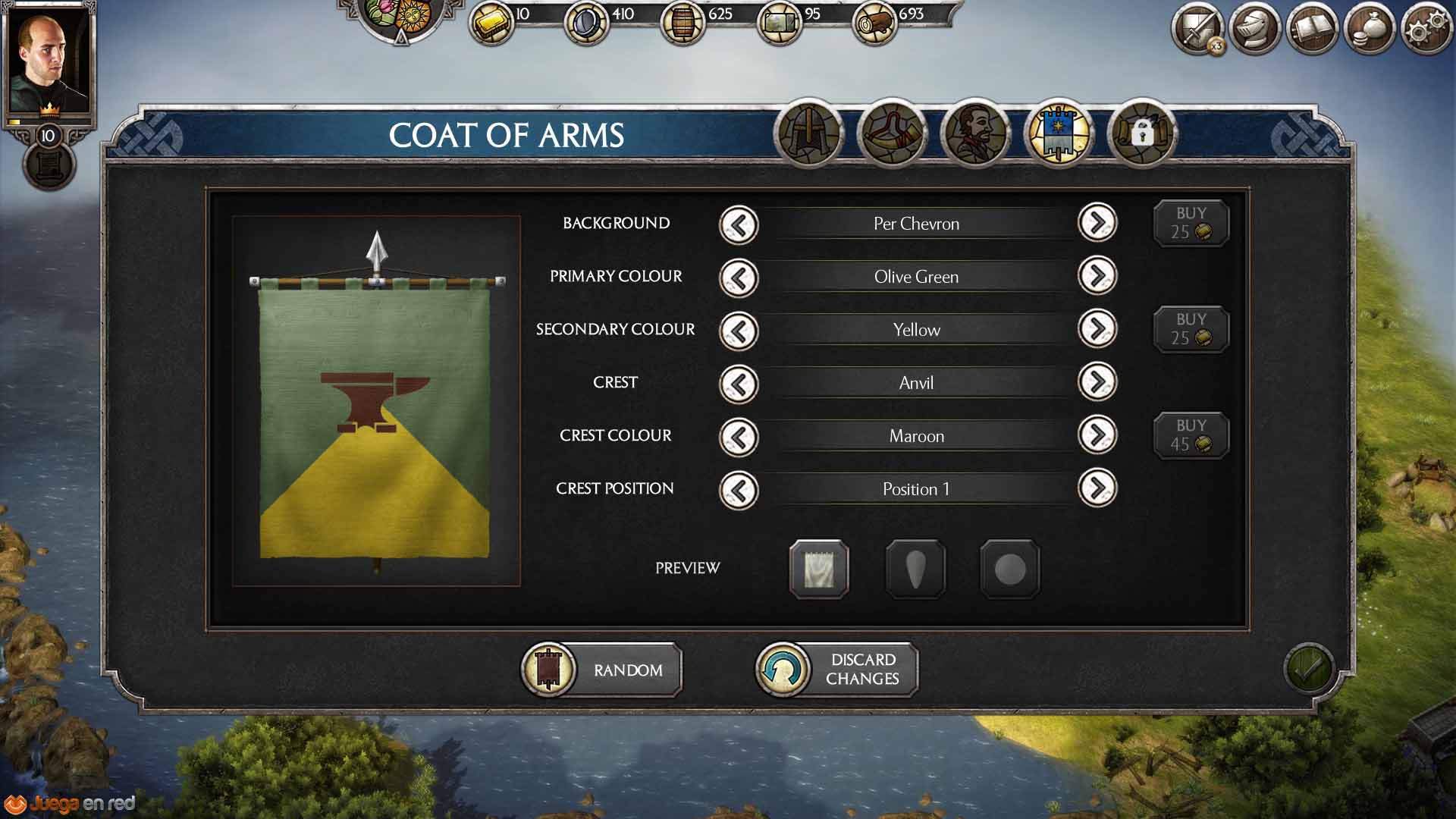
Task: Open the locked padlock tab
Action: coord(1141,133)
